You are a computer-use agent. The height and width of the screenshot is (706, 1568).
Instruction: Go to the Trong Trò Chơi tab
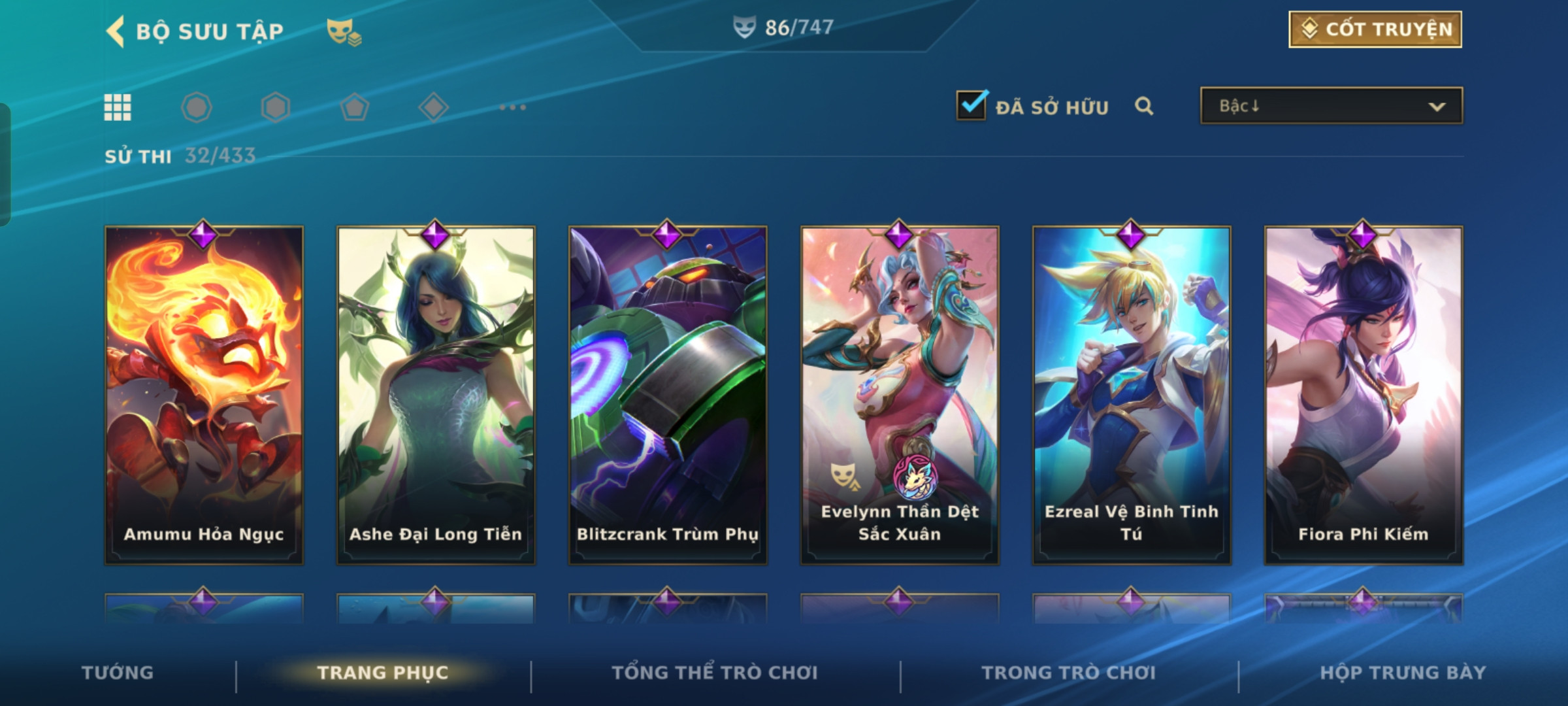point(1069,673)
